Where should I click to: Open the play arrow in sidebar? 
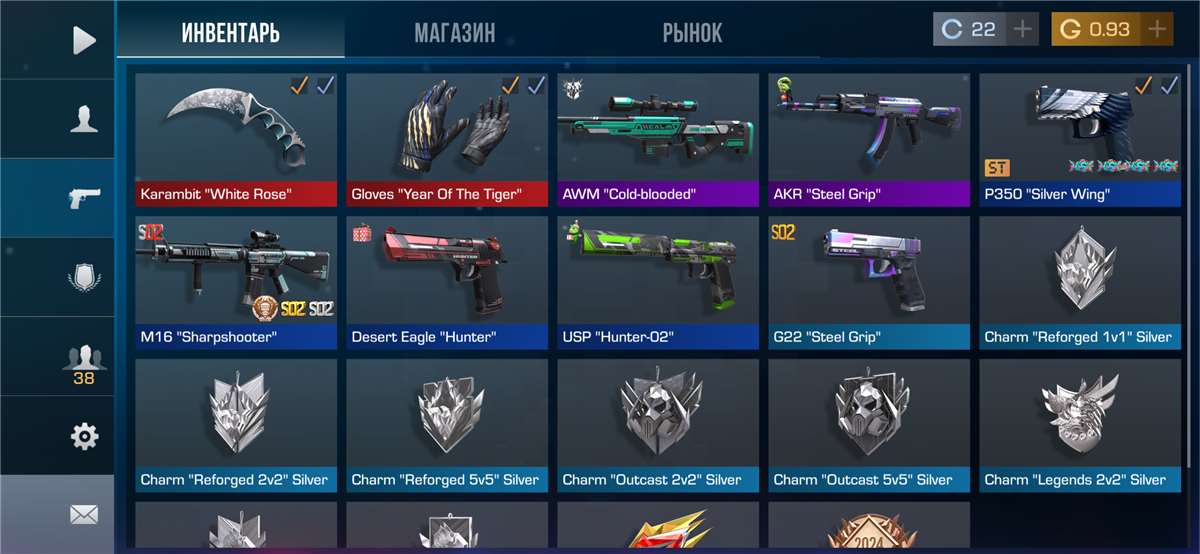[84, 40]
